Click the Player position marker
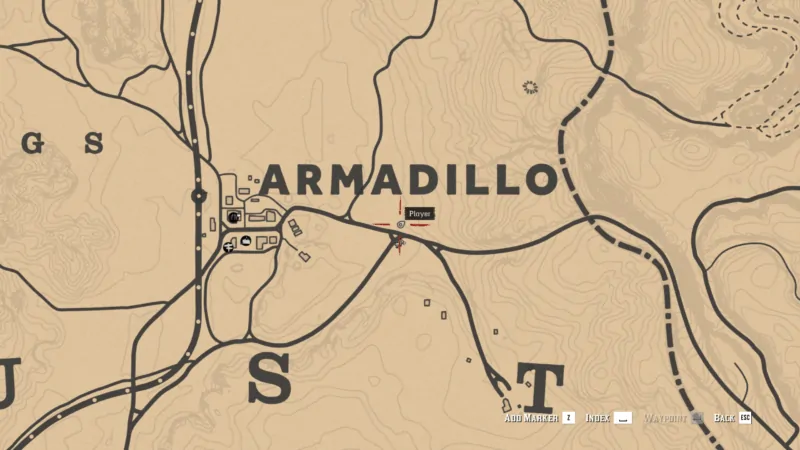800x450 pixels. tap(400, 226)
